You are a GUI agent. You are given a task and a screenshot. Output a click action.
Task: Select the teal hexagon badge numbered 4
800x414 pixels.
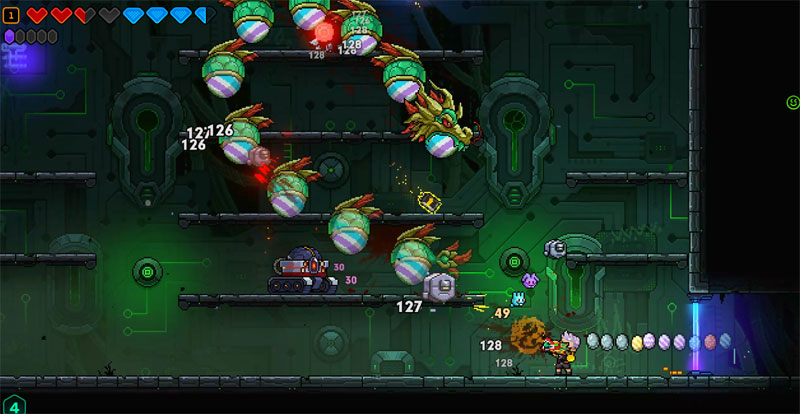[x=12, y=405]
